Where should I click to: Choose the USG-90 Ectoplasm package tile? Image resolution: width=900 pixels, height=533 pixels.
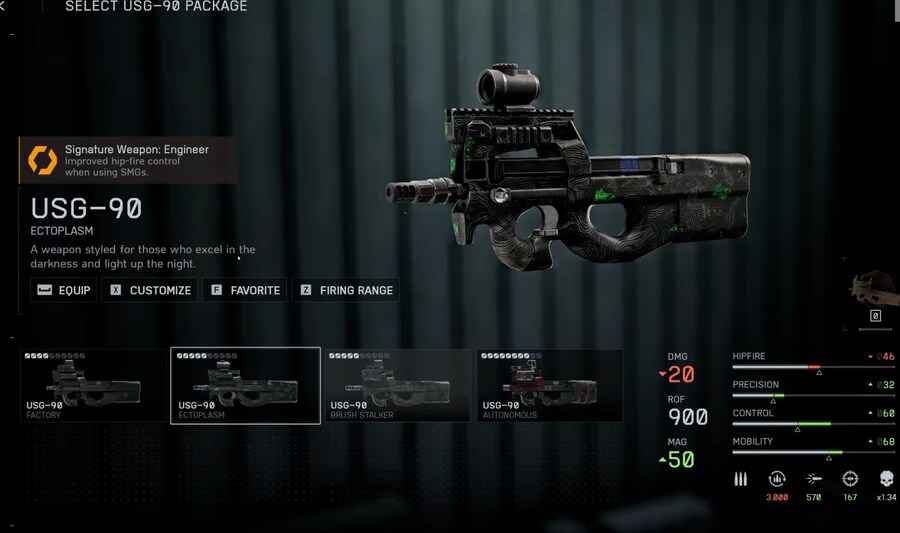click(246, 386)
